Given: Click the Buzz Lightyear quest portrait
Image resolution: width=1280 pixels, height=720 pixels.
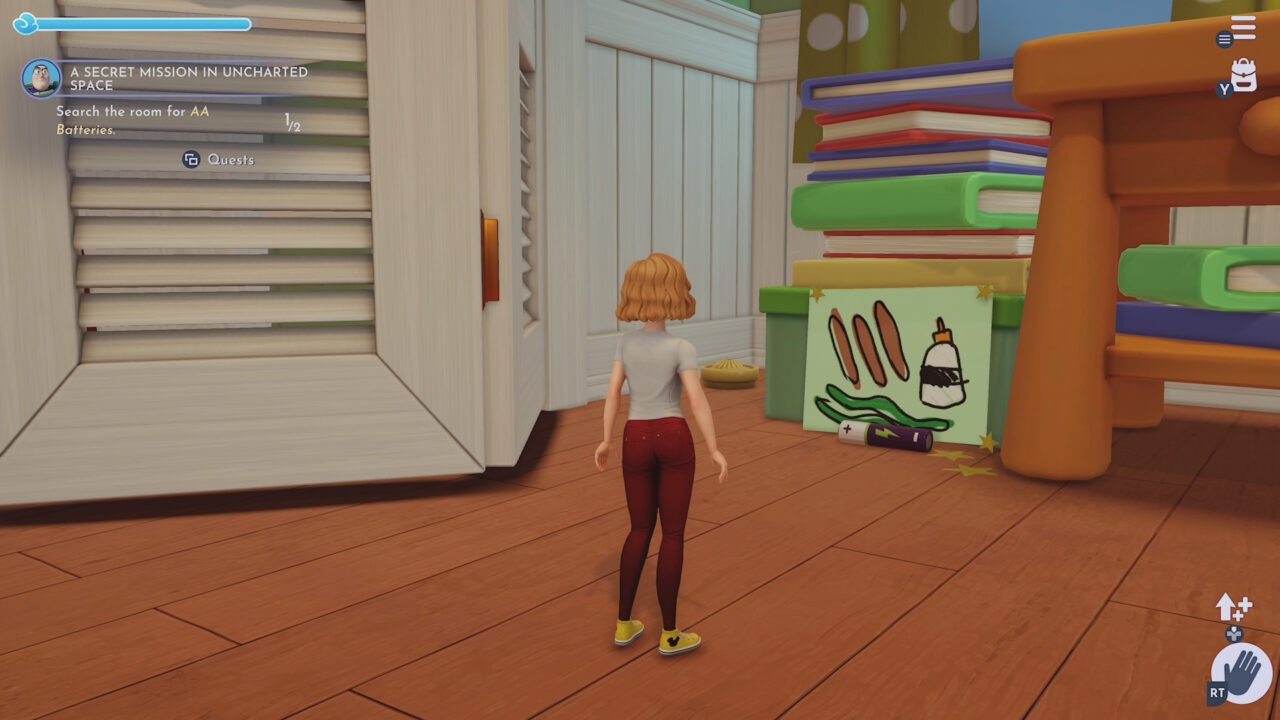Looking at the screenshot, I should 41,78.
